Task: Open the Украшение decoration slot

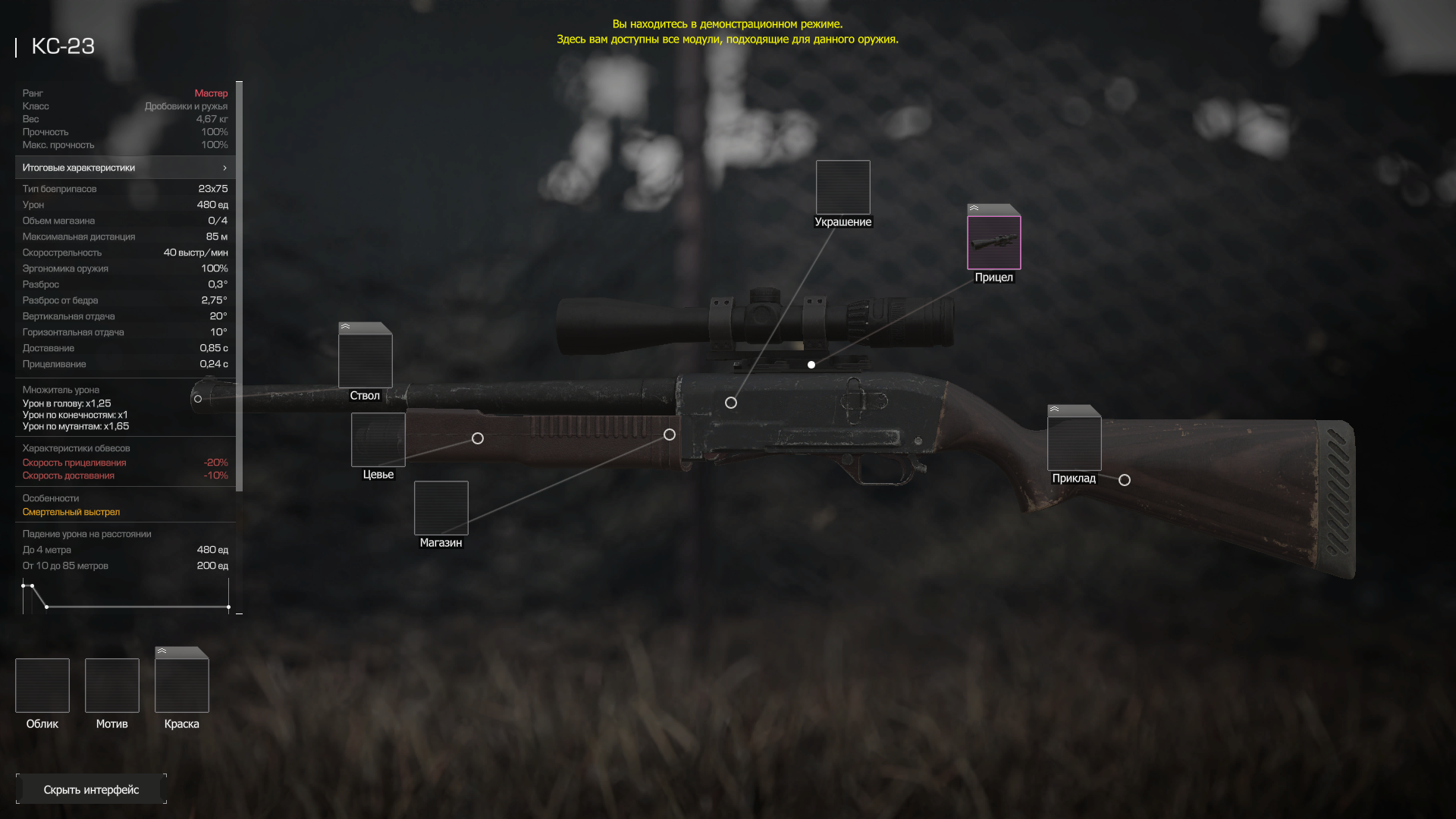Action: [843, 187]
